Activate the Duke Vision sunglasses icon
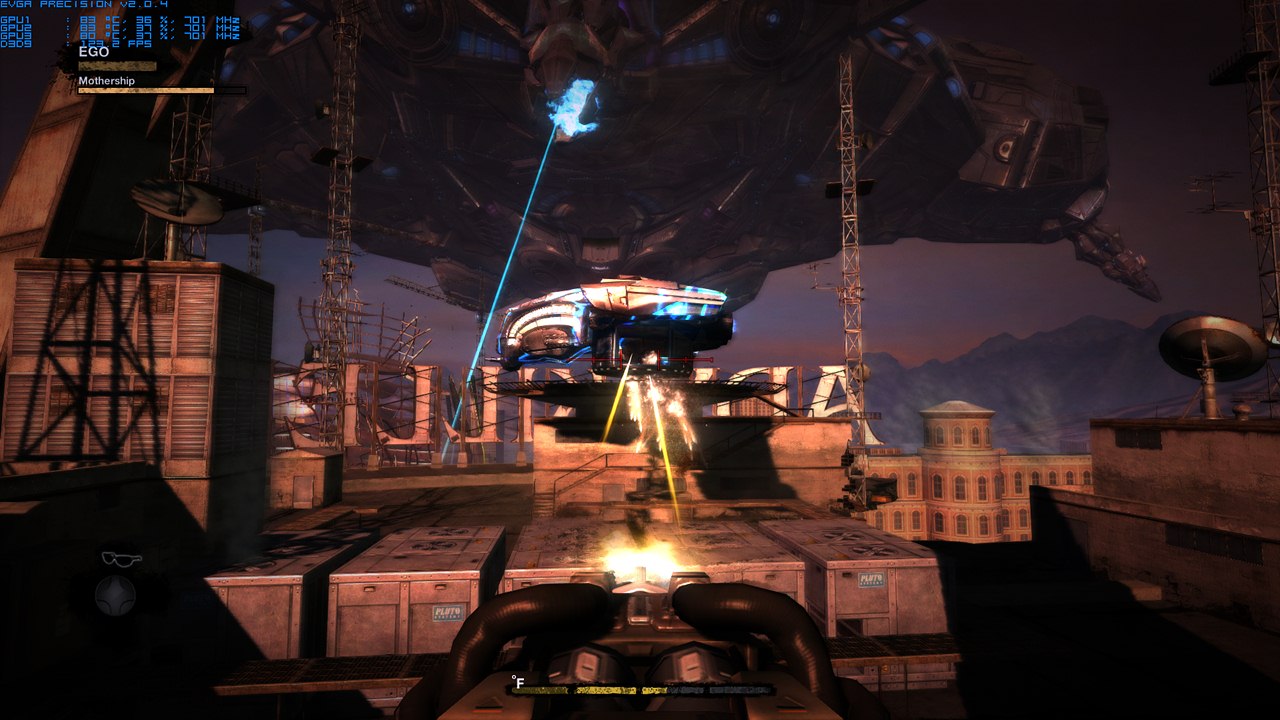This screenshot has height=720, width=1280. click(121, 558)
